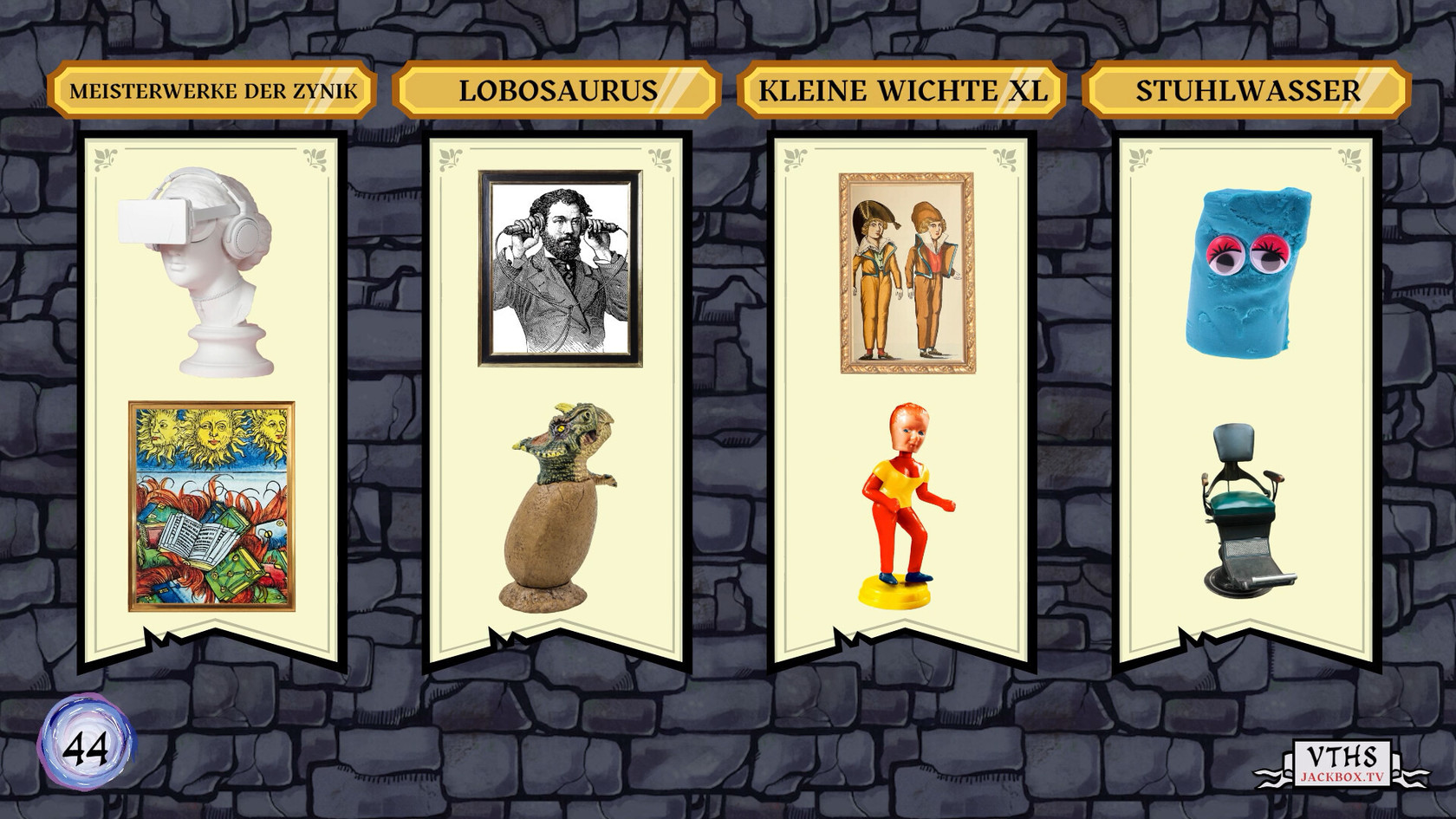The height and width of the screenshot is (819, 1456).
Task: Choose the Lobosaurus name plate
Action: (556, 90)
